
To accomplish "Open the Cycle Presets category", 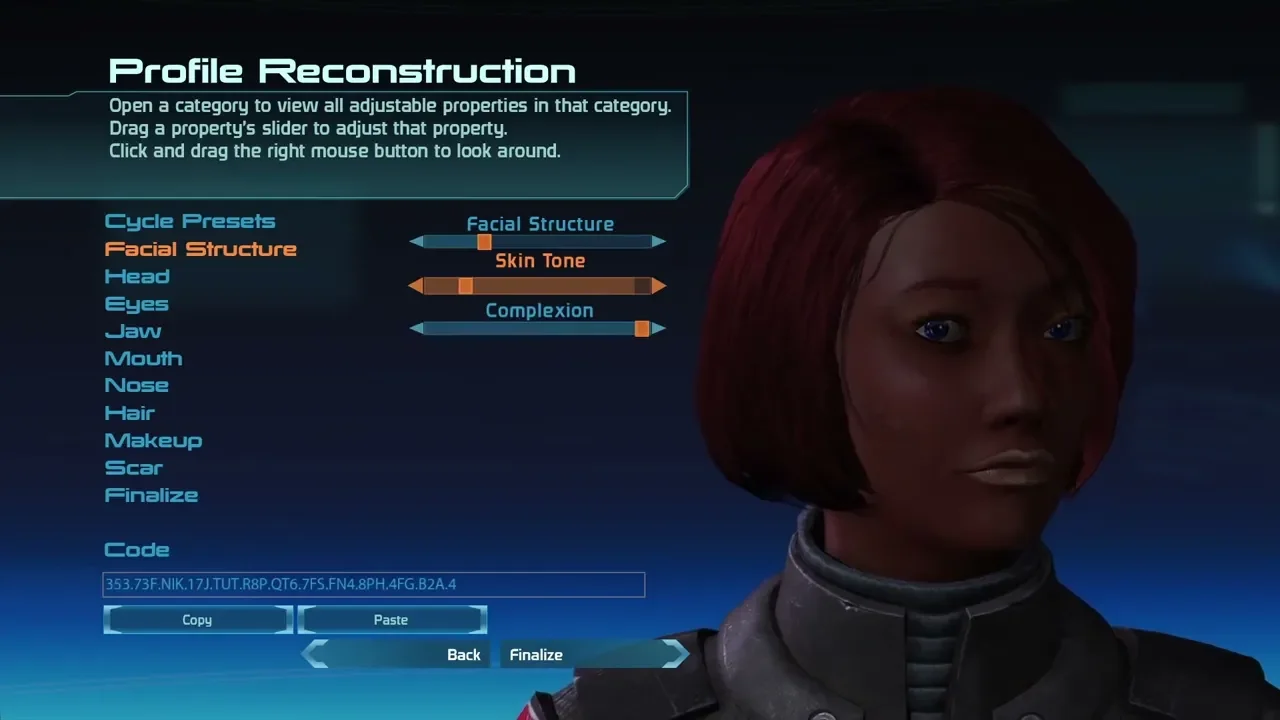I will (190, 222).
